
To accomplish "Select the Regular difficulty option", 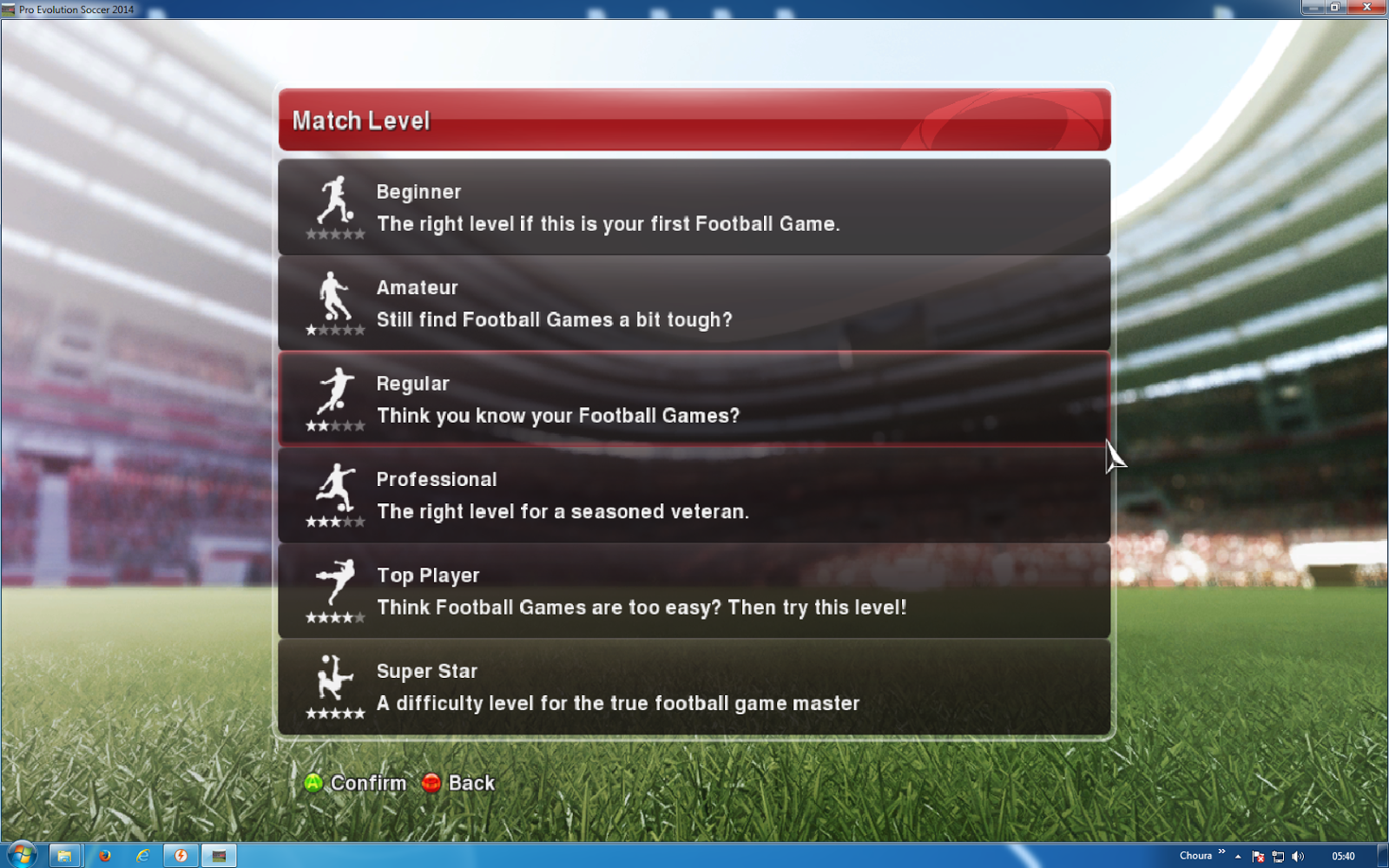I will [x=694, y=399].
